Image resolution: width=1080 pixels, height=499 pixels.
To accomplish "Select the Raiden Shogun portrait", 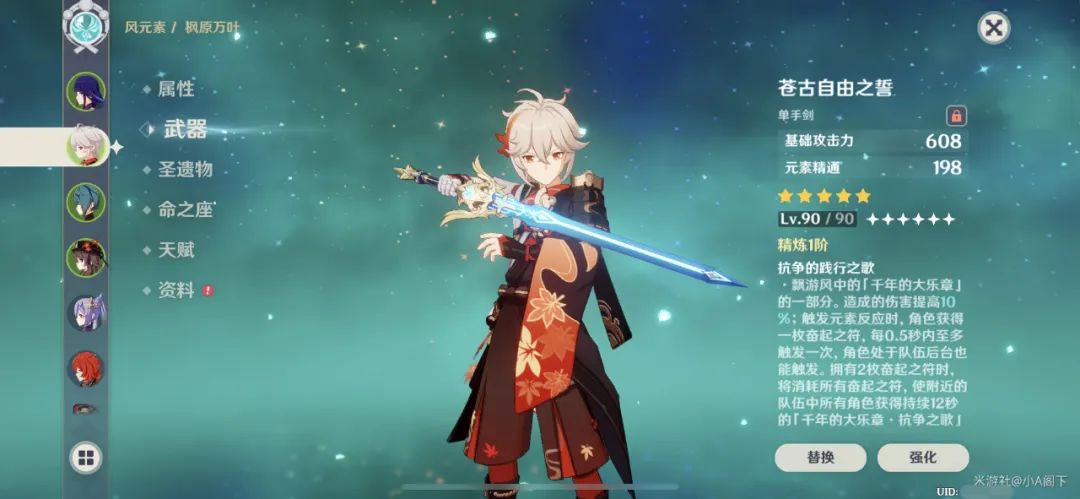I will pos(86,92).
